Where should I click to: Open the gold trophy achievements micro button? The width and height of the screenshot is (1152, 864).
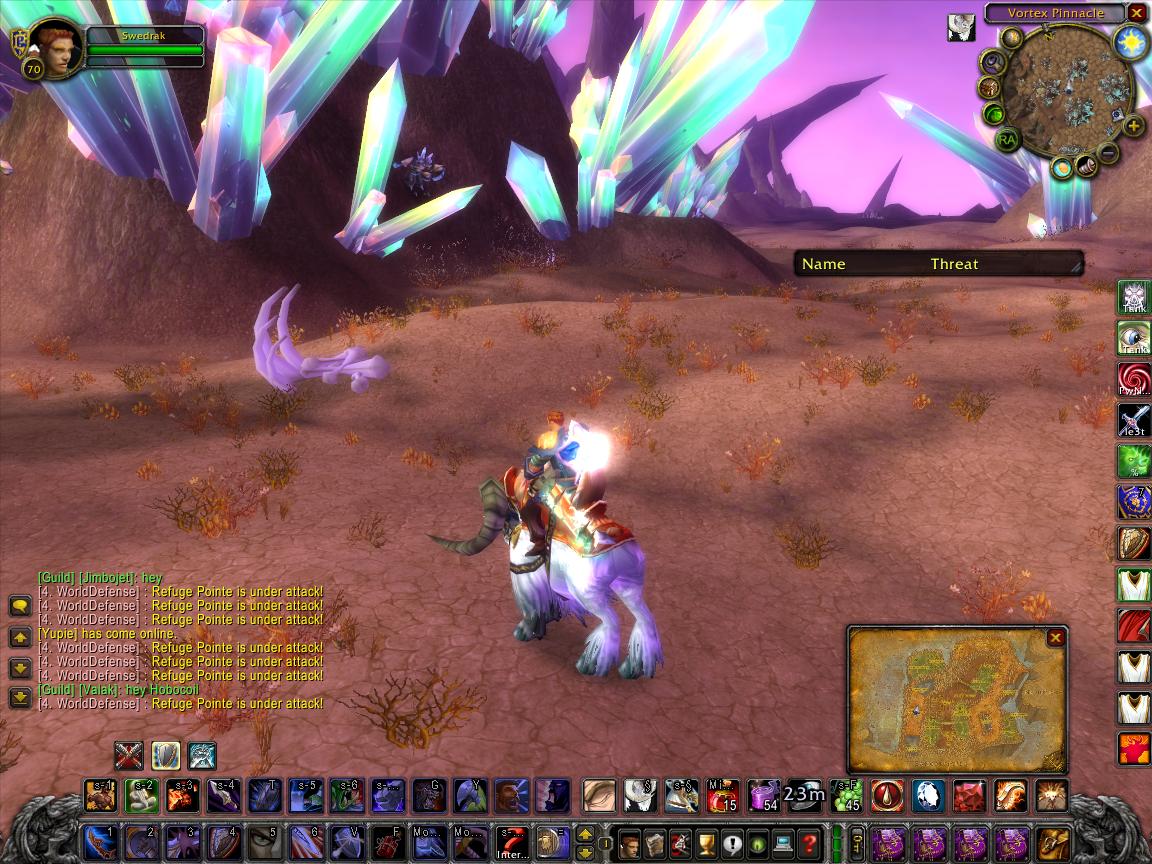[706, 843]
